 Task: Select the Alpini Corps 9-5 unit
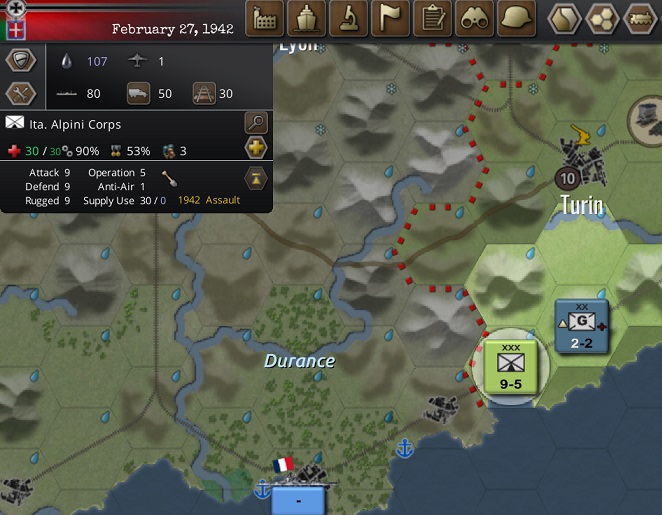pos(510,367)
